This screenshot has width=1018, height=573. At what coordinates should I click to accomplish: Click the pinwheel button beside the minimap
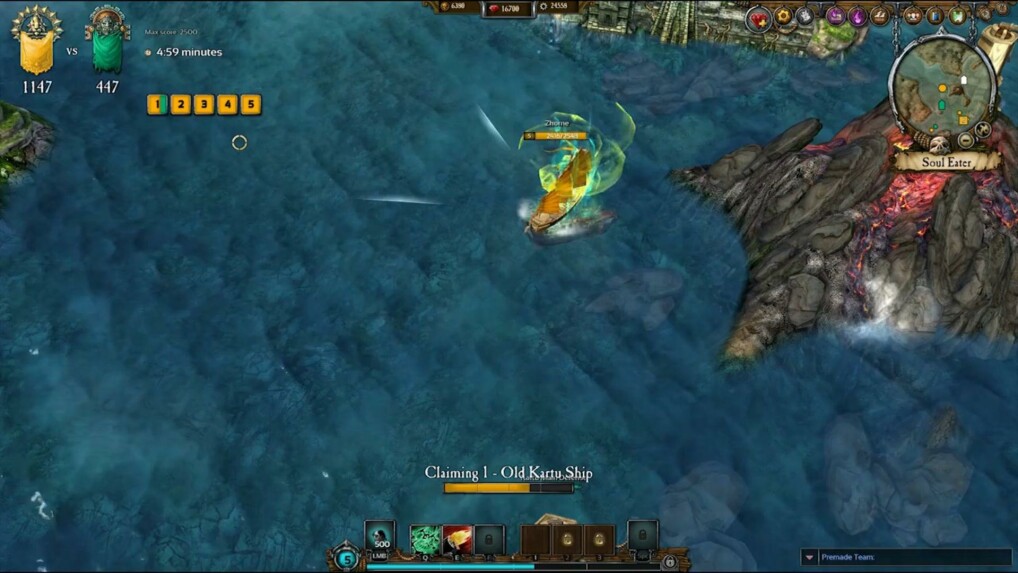pos(984,127)
